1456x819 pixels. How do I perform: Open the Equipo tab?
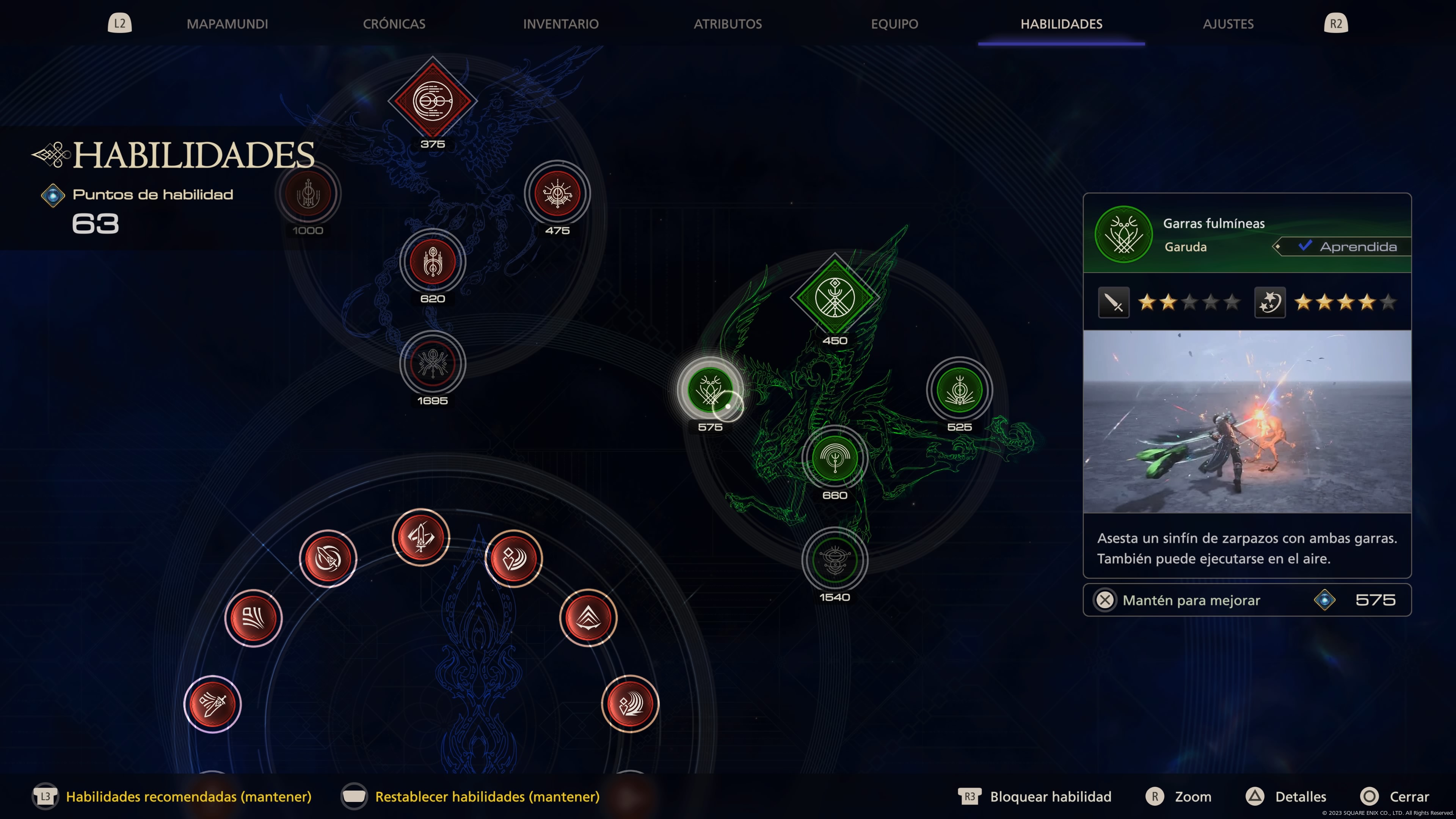tap(894, 24)
